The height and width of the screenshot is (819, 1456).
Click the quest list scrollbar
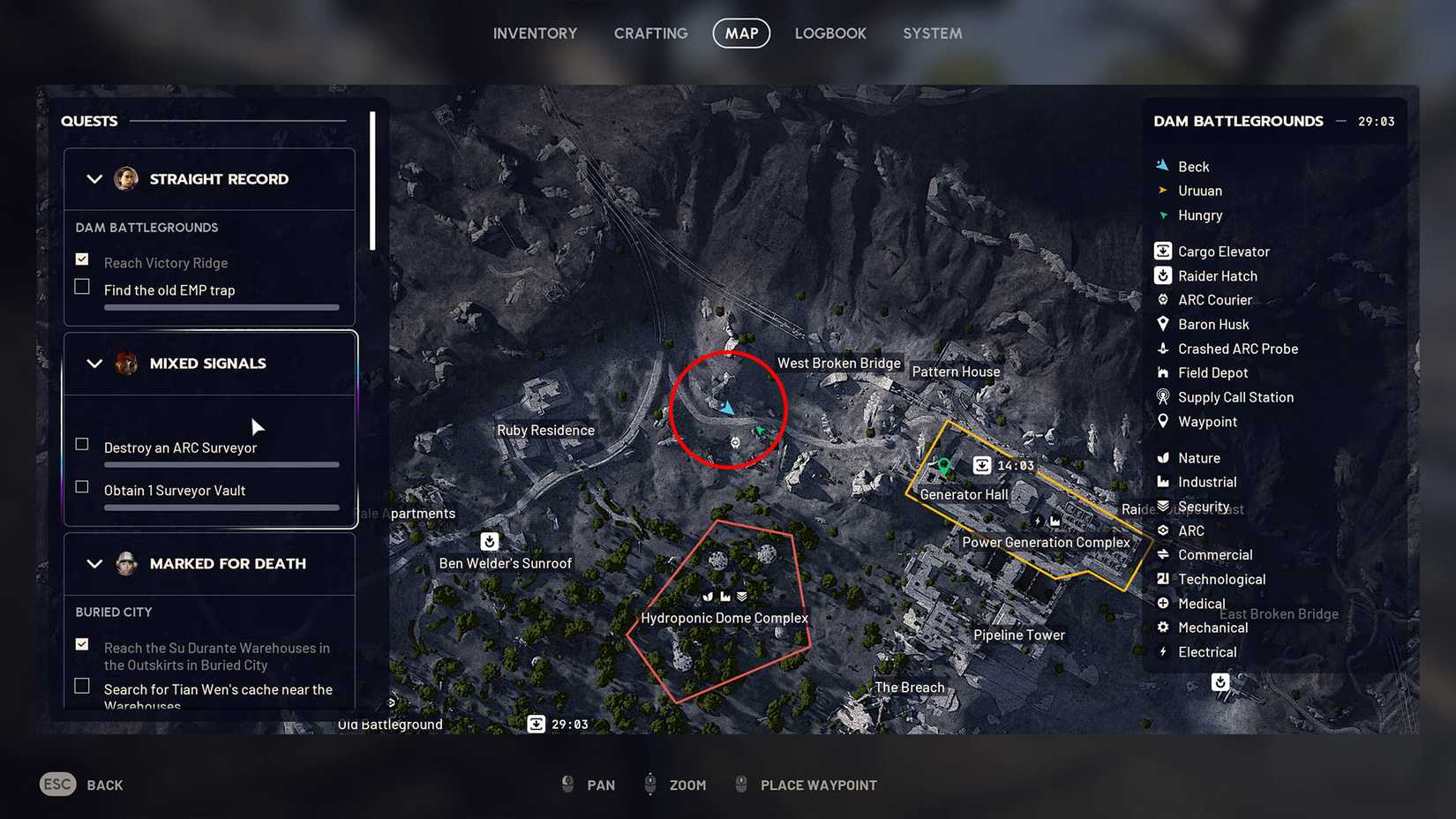(x=374, y=177)
